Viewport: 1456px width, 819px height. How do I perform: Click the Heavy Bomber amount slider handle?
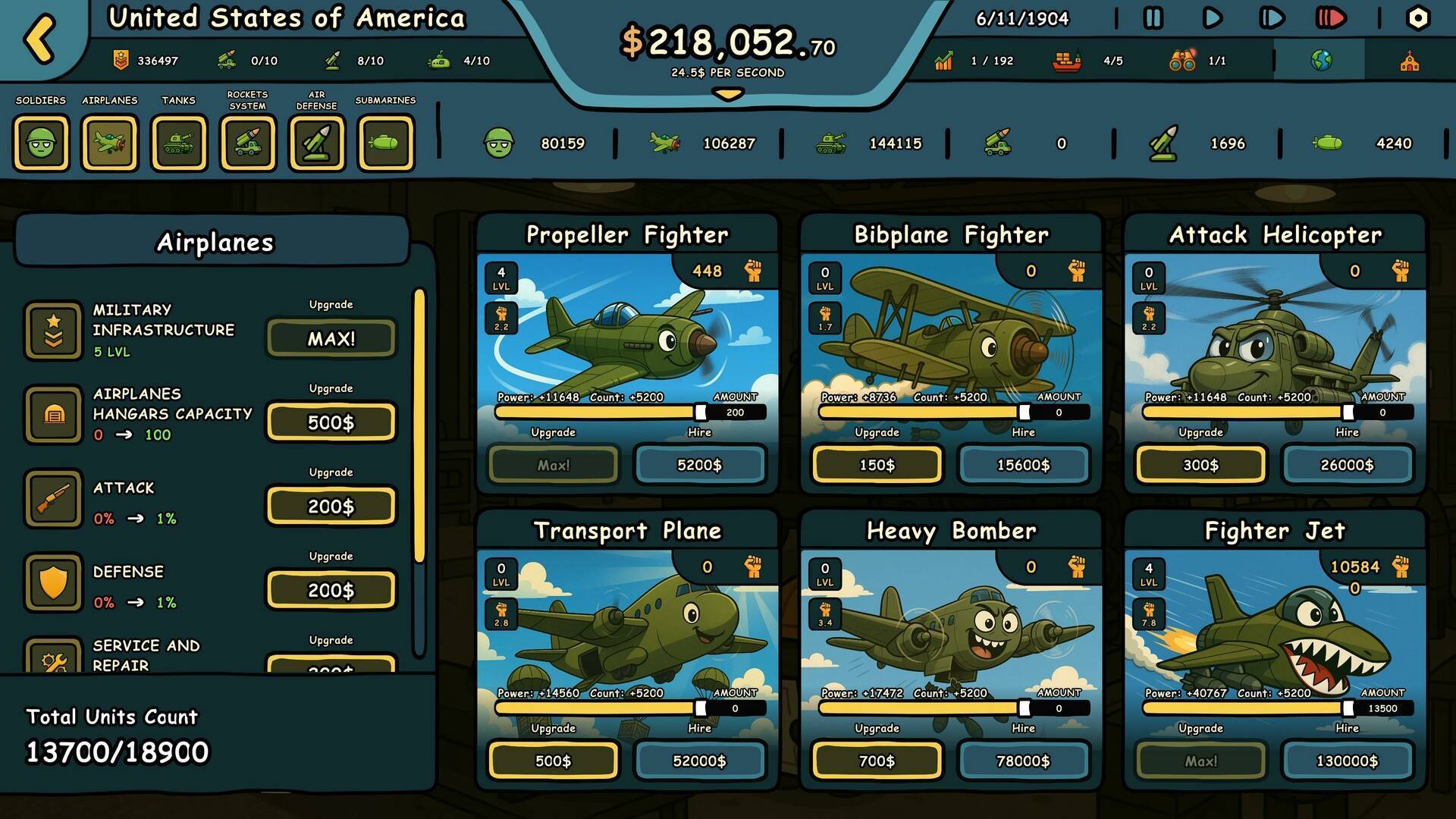point(1025,708)
